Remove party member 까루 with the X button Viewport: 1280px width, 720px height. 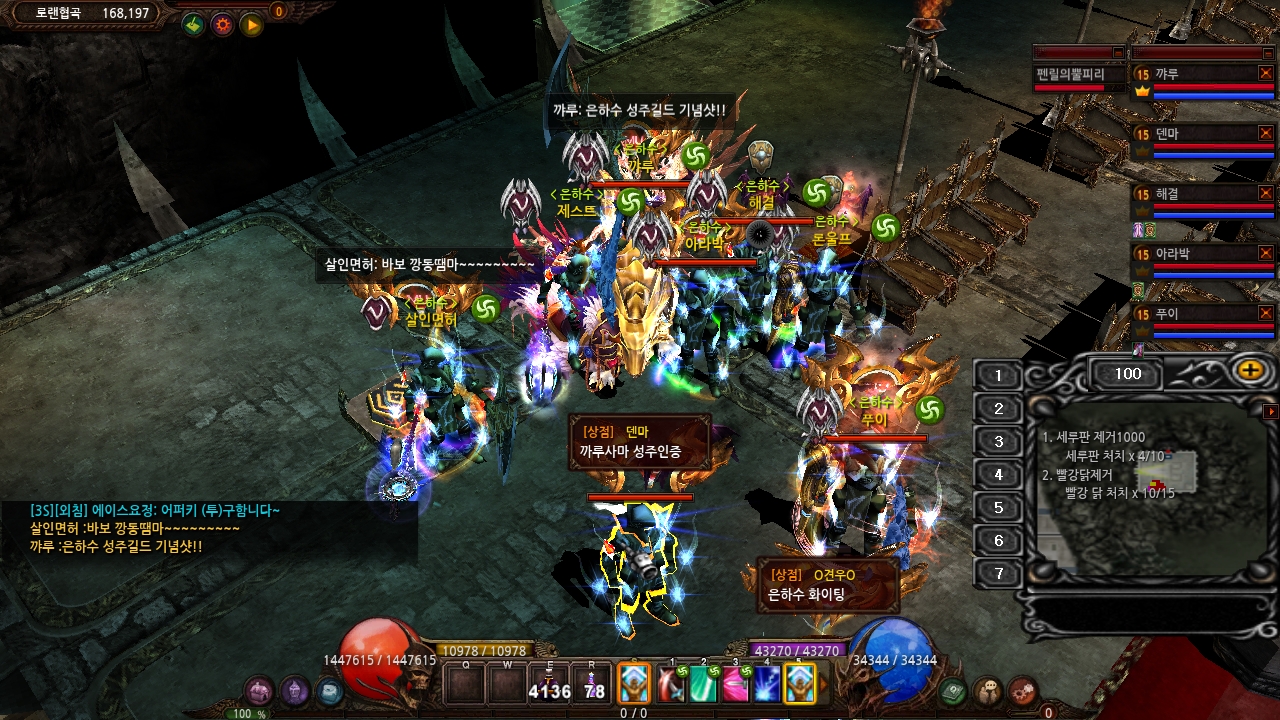tap(1265, 73)
